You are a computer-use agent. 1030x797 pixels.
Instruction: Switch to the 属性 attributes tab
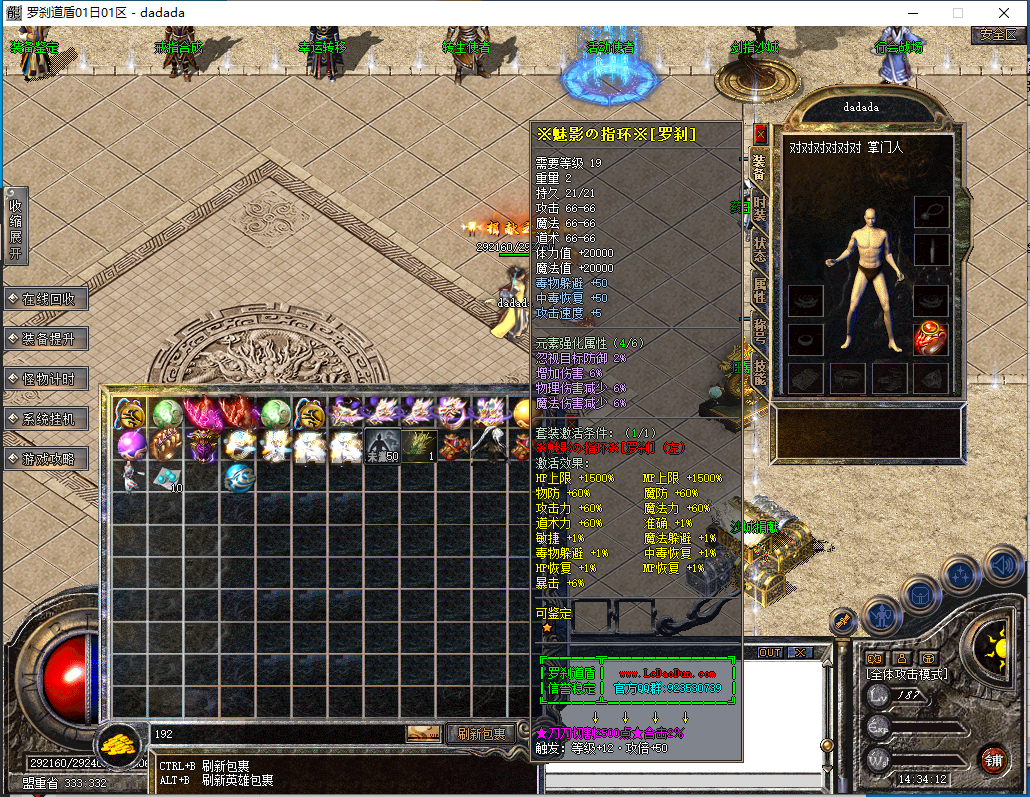[760, 291]
